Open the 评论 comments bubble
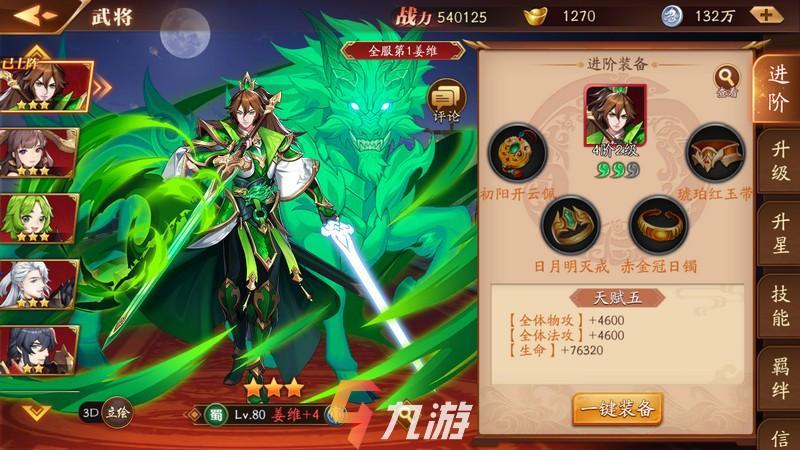800x450 pixels. click(x=446, y=100)
